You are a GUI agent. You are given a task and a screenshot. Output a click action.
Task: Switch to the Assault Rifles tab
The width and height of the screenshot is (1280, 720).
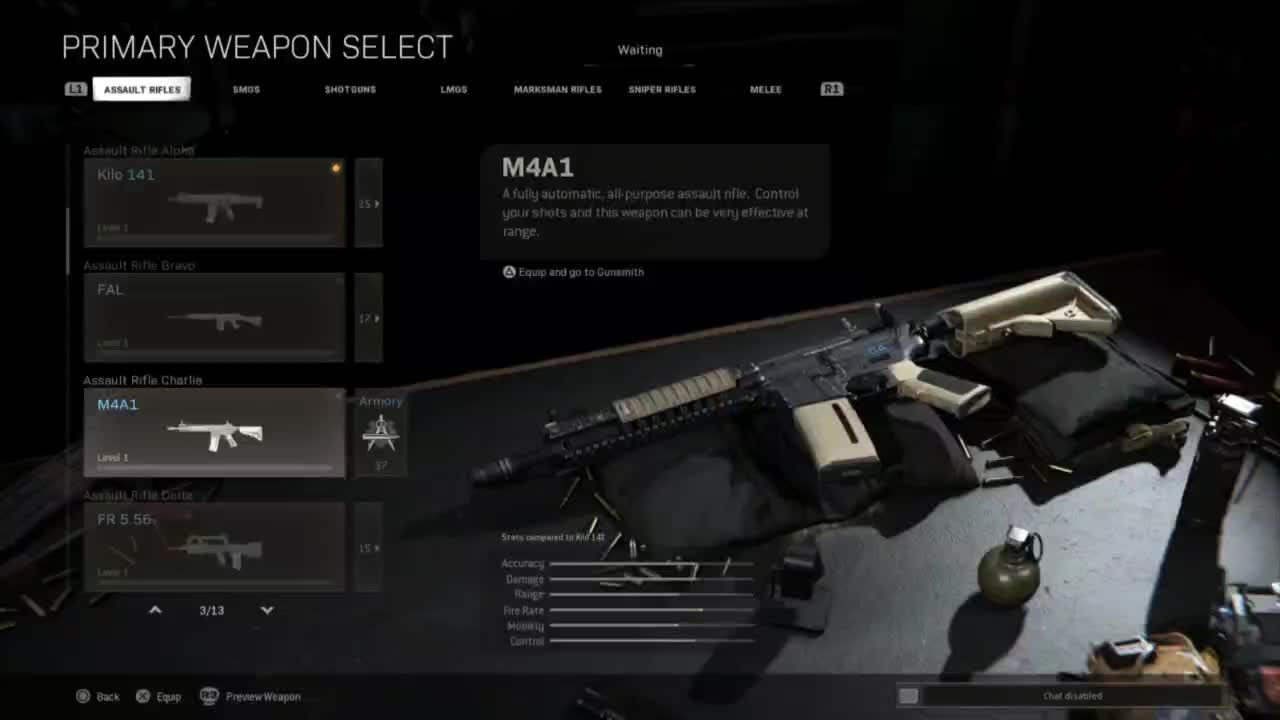click(142, 89)
